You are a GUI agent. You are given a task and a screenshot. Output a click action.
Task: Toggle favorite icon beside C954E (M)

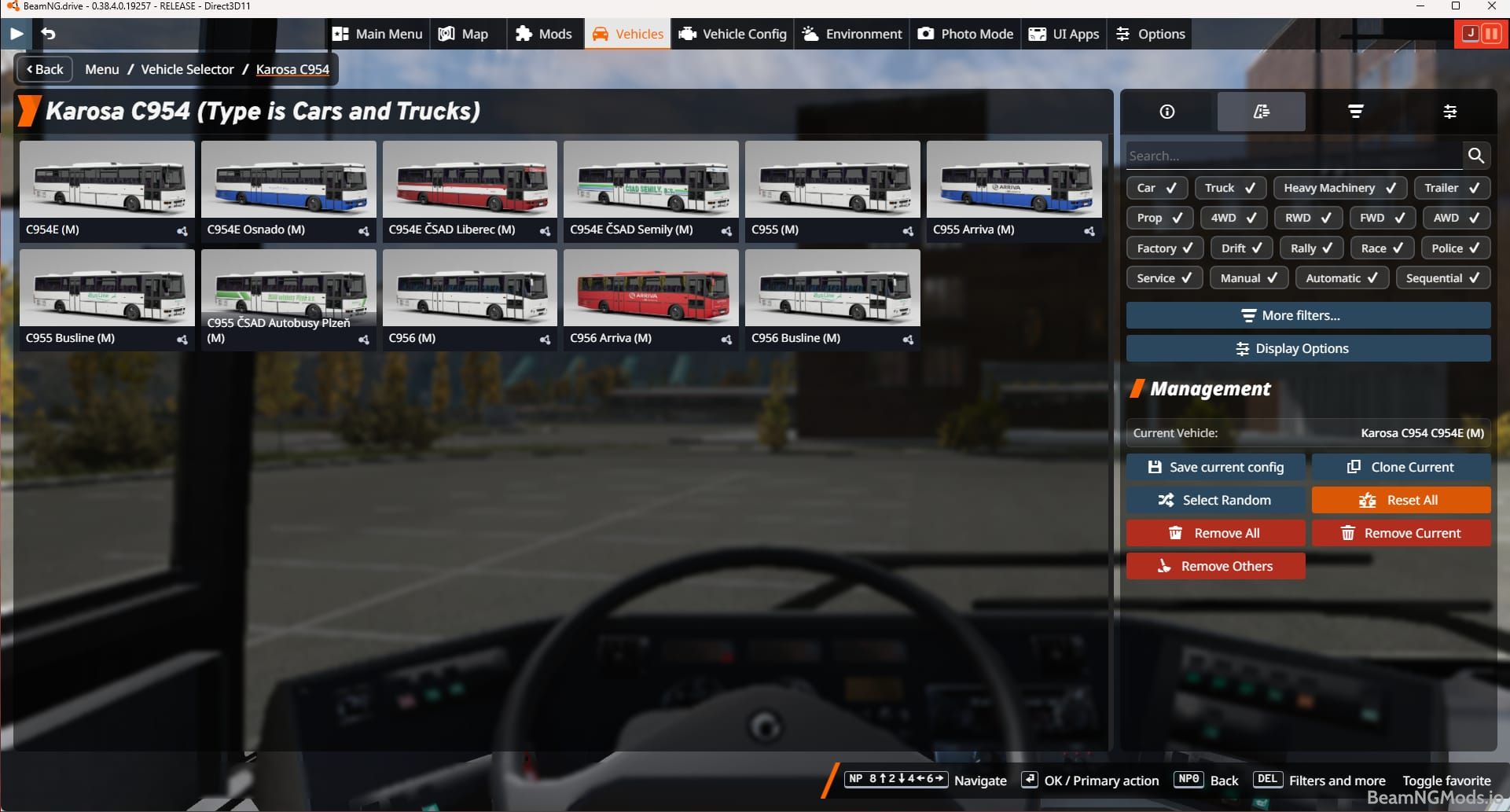point(182,231)
